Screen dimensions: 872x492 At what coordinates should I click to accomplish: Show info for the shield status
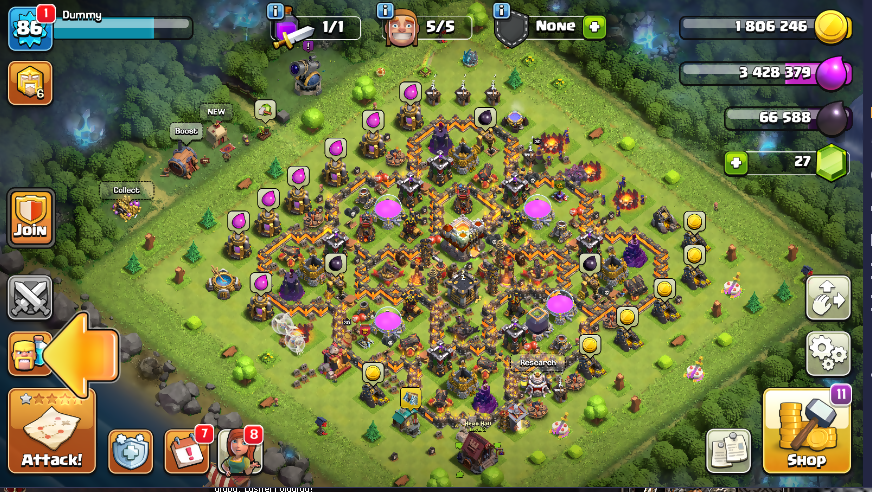coord(502,11)
